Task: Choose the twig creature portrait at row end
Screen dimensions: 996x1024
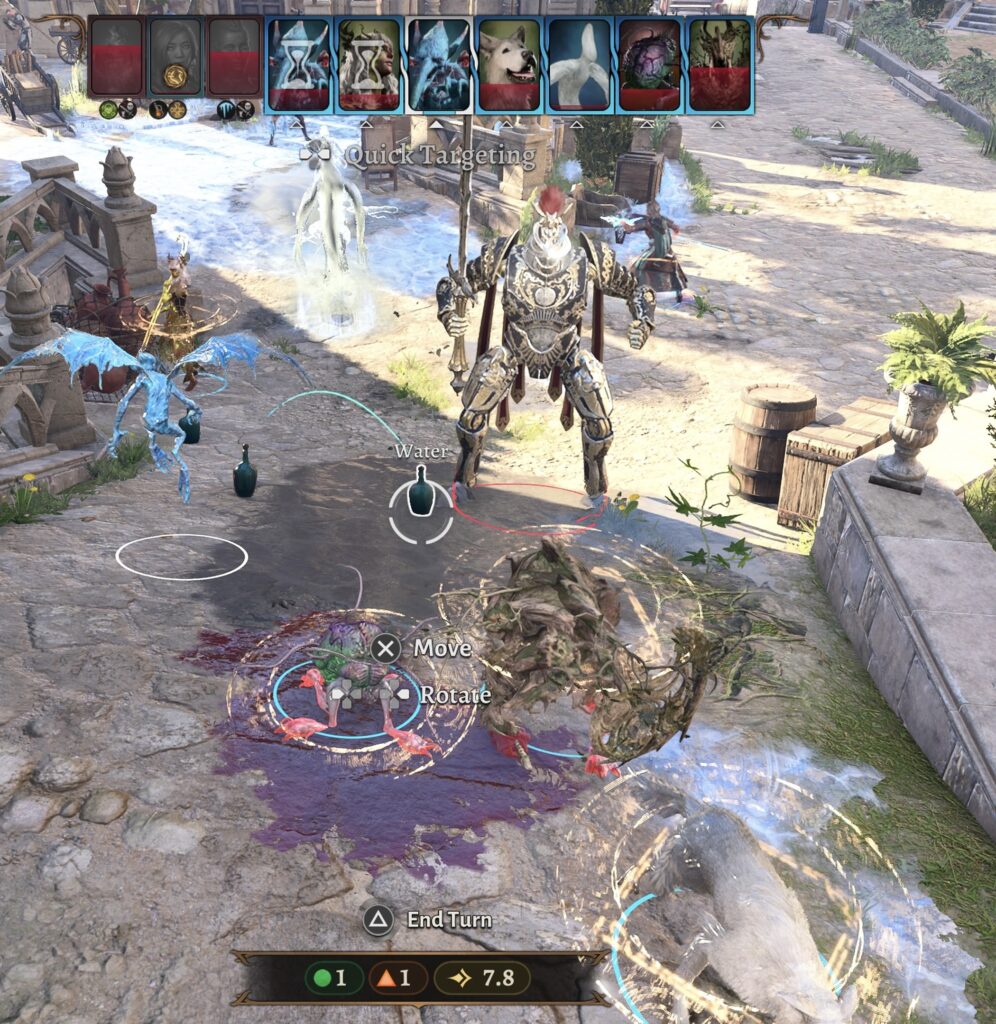Action: (719, 63)
